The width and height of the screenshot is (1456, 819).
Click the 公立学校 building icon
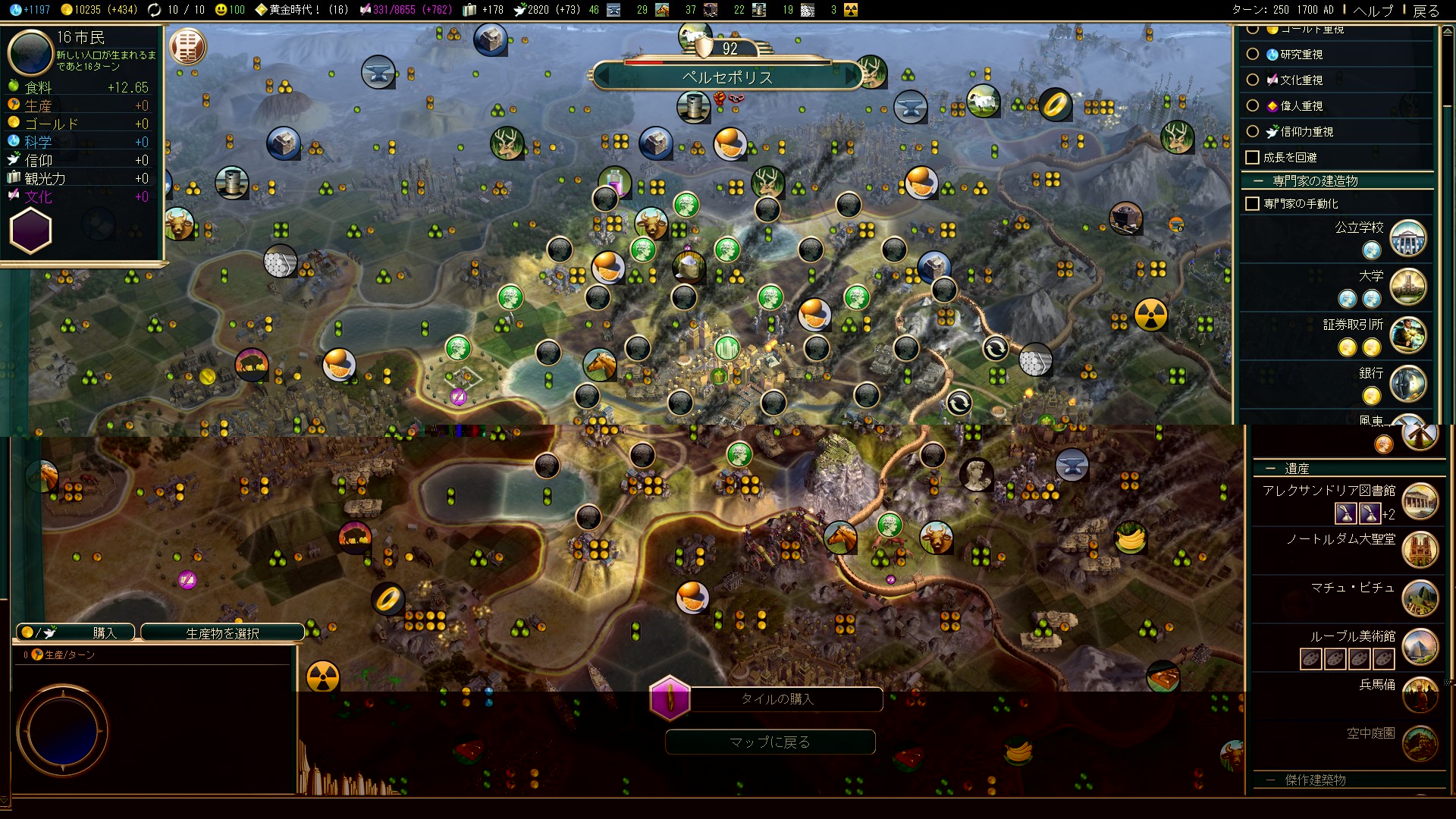(1407, 237)
